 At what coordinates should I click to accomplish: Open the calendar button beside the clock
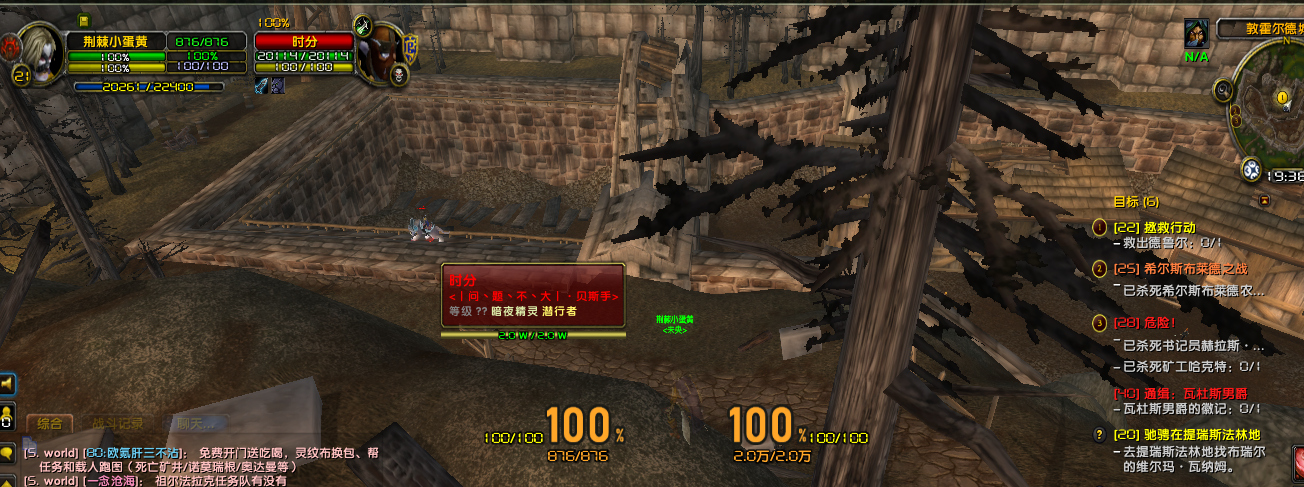pyautogui.click(x=1251, y=170)
